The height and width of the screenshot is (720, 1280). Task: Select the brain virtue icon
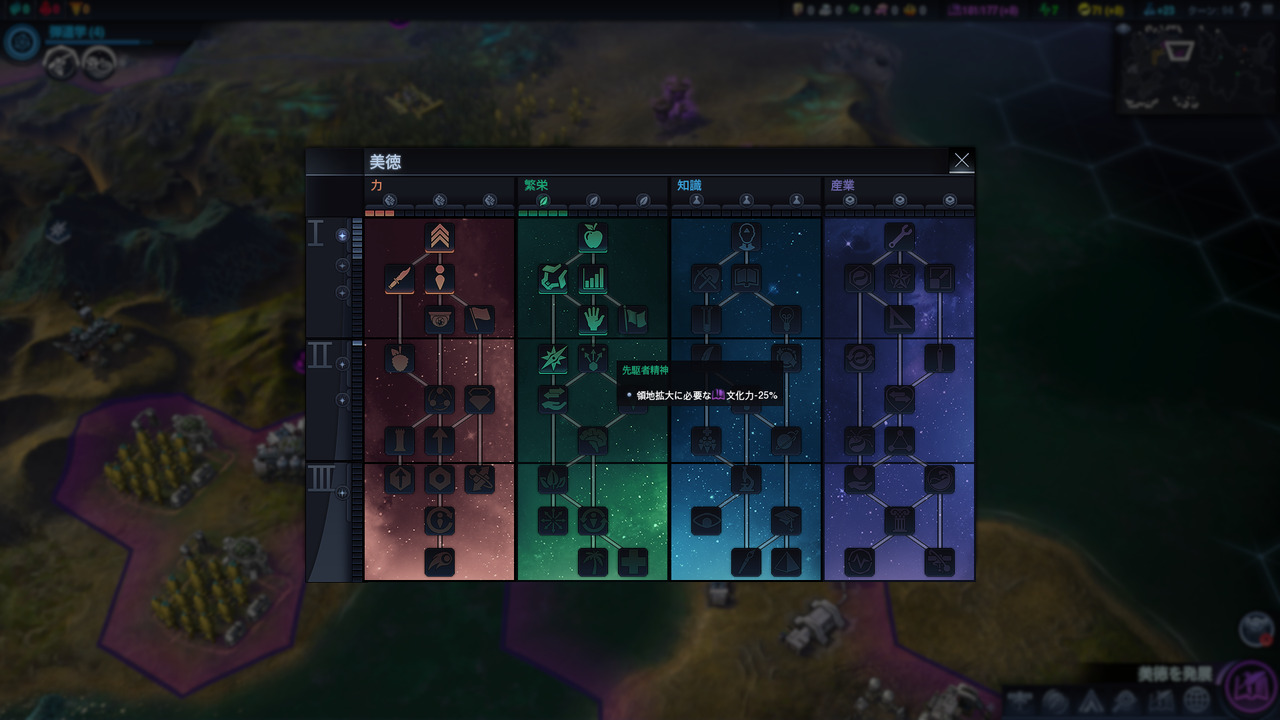(x=593, y=440)
